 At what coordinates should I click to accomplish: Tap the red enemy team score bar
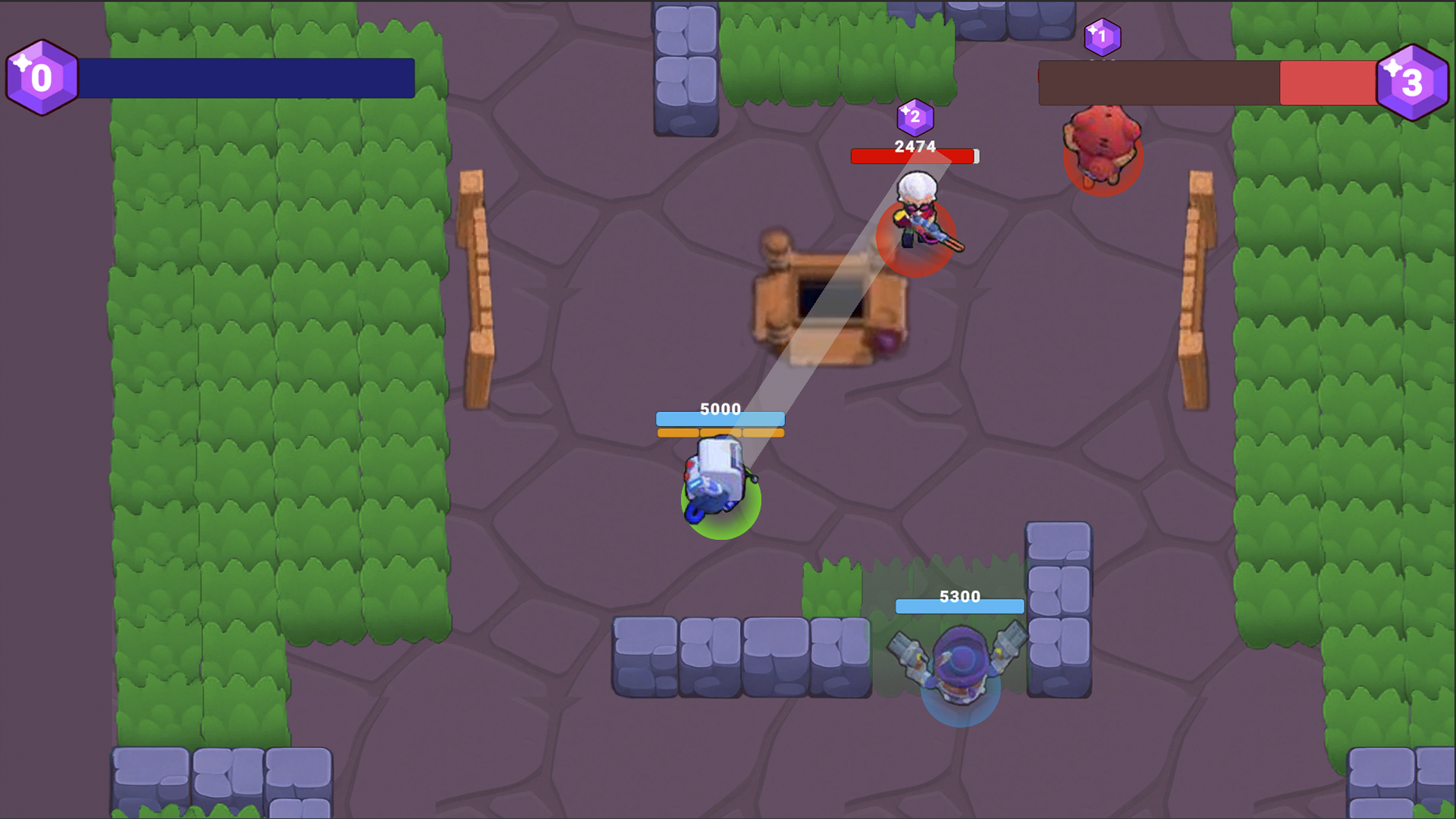coord(1326,78)
